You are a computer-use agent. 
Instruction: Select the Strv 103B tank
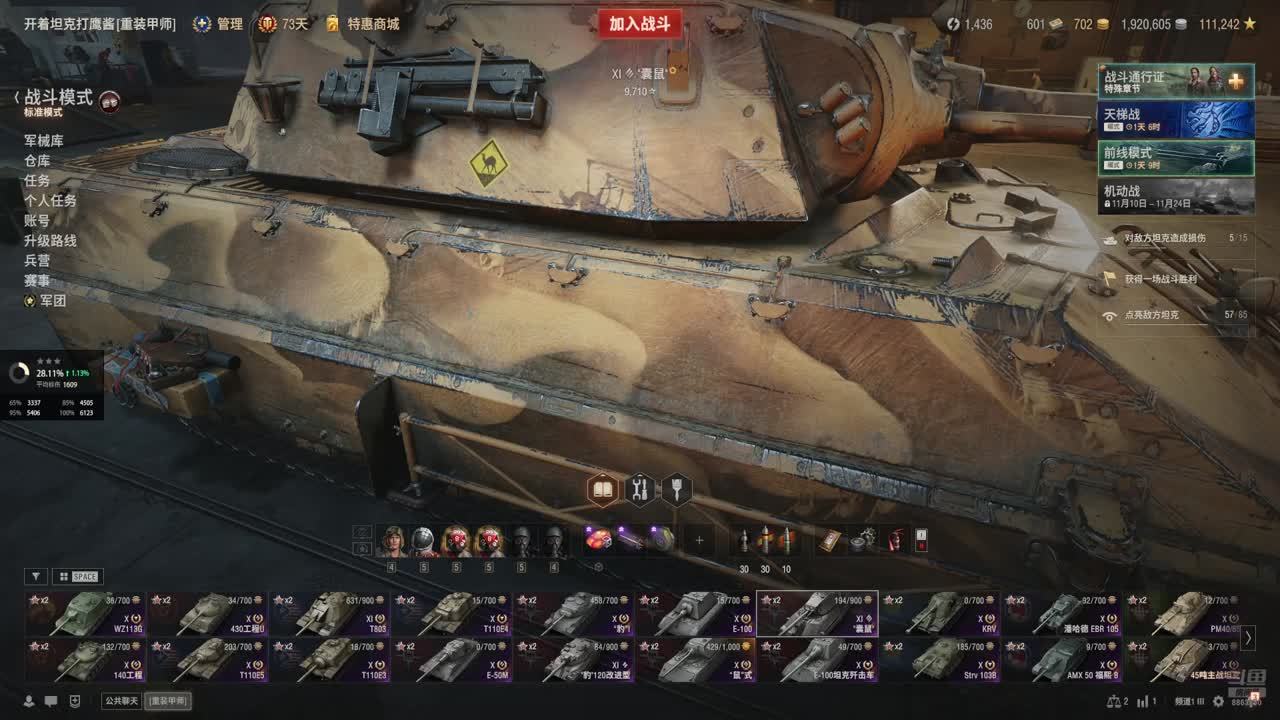pyautogui.click(x=940, y=660)
